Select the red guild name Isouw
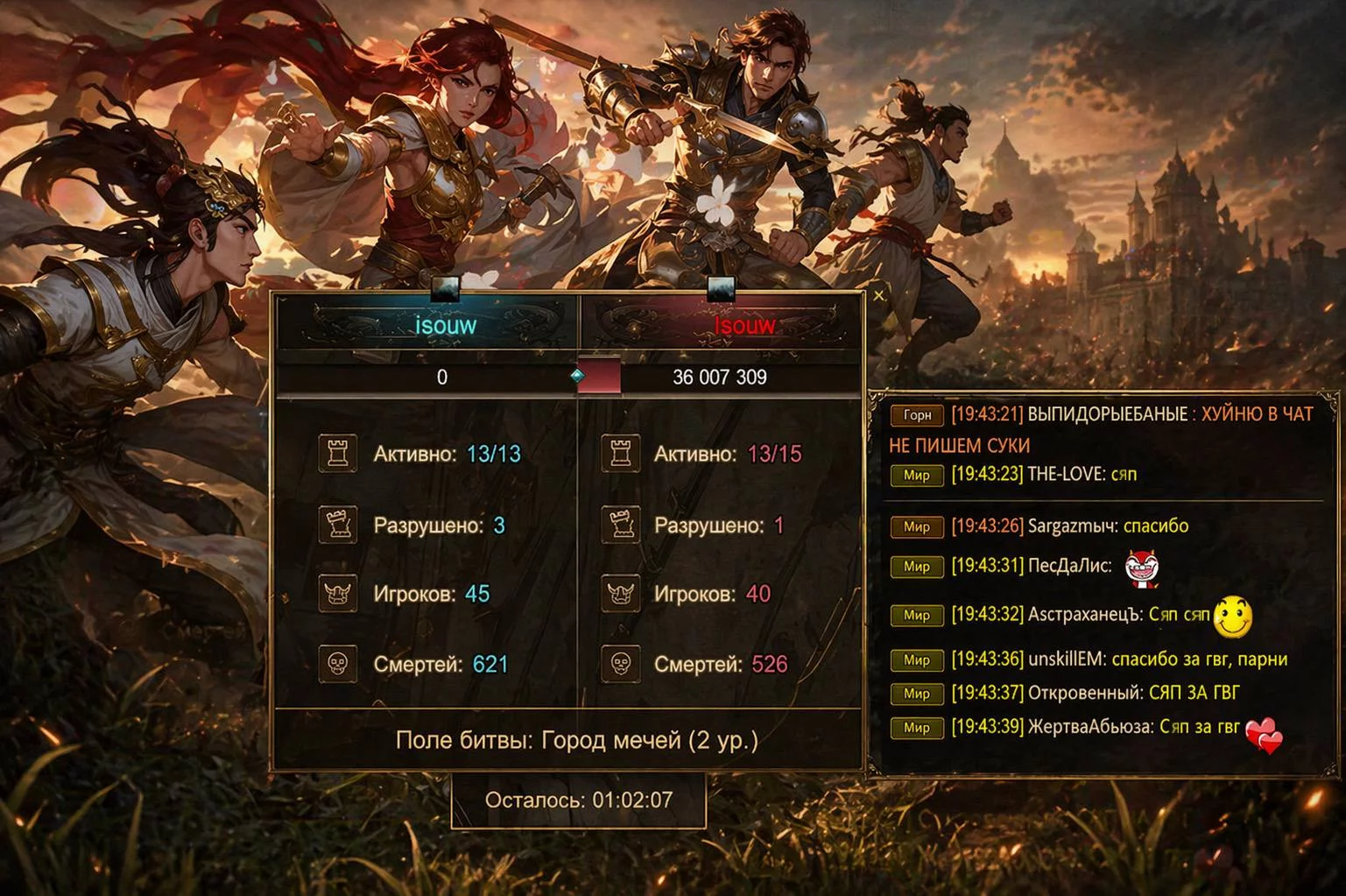Viewport: 1346px width, 896px height. [x=744, y=326]
